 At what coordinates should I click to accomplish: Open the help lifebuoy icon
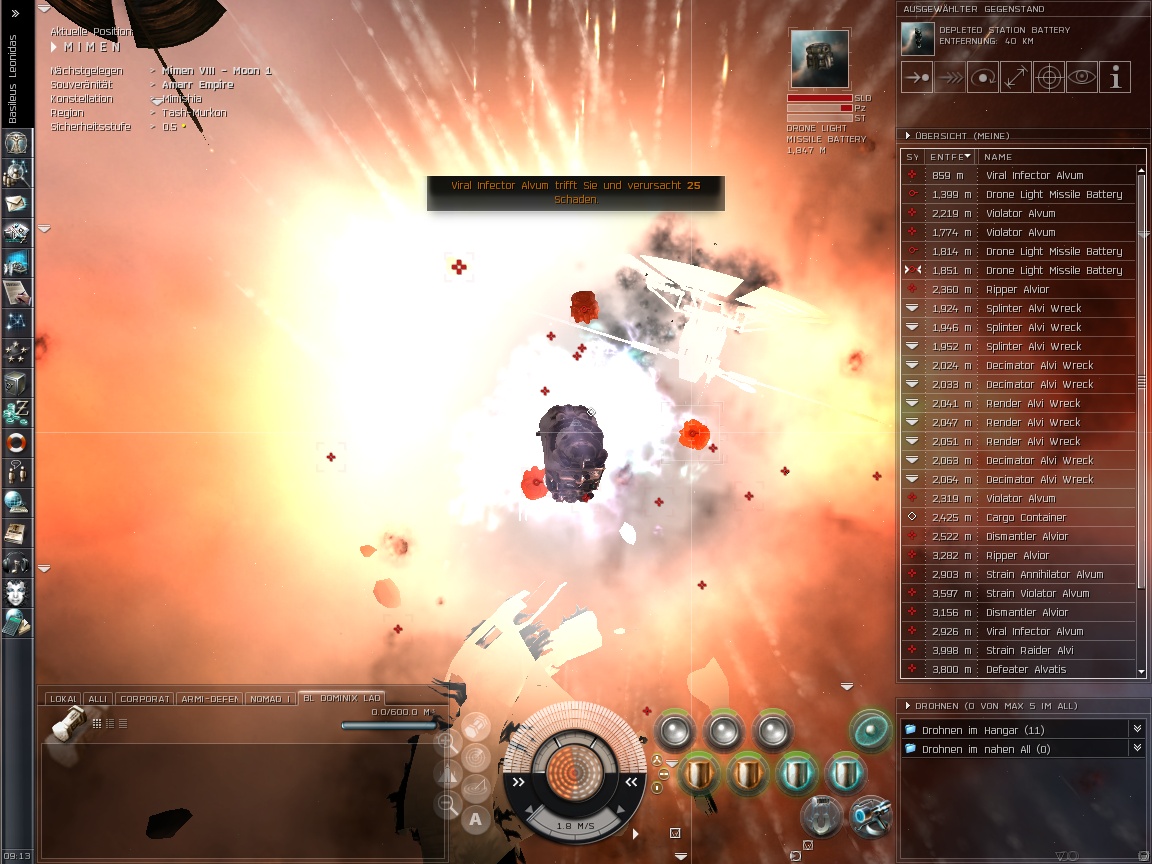pos(16,442)
